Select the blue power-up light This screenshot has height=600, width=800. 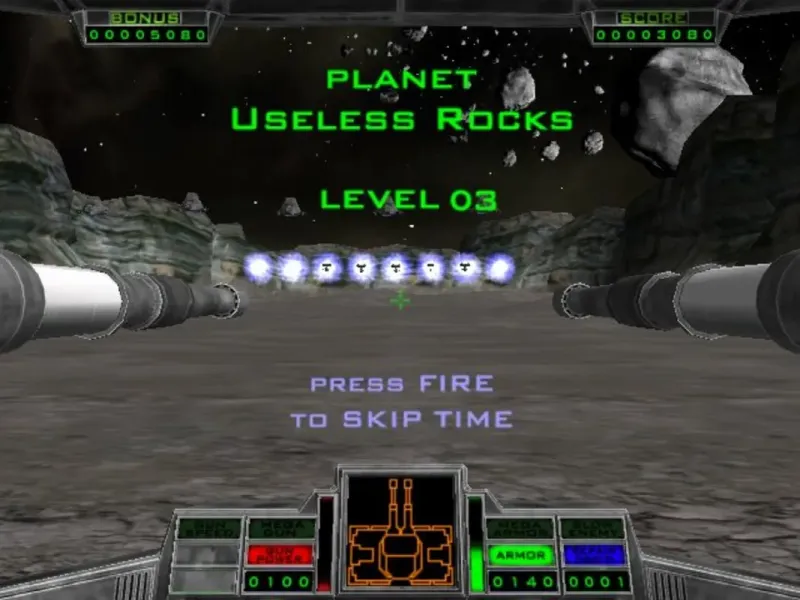point(593,554)
